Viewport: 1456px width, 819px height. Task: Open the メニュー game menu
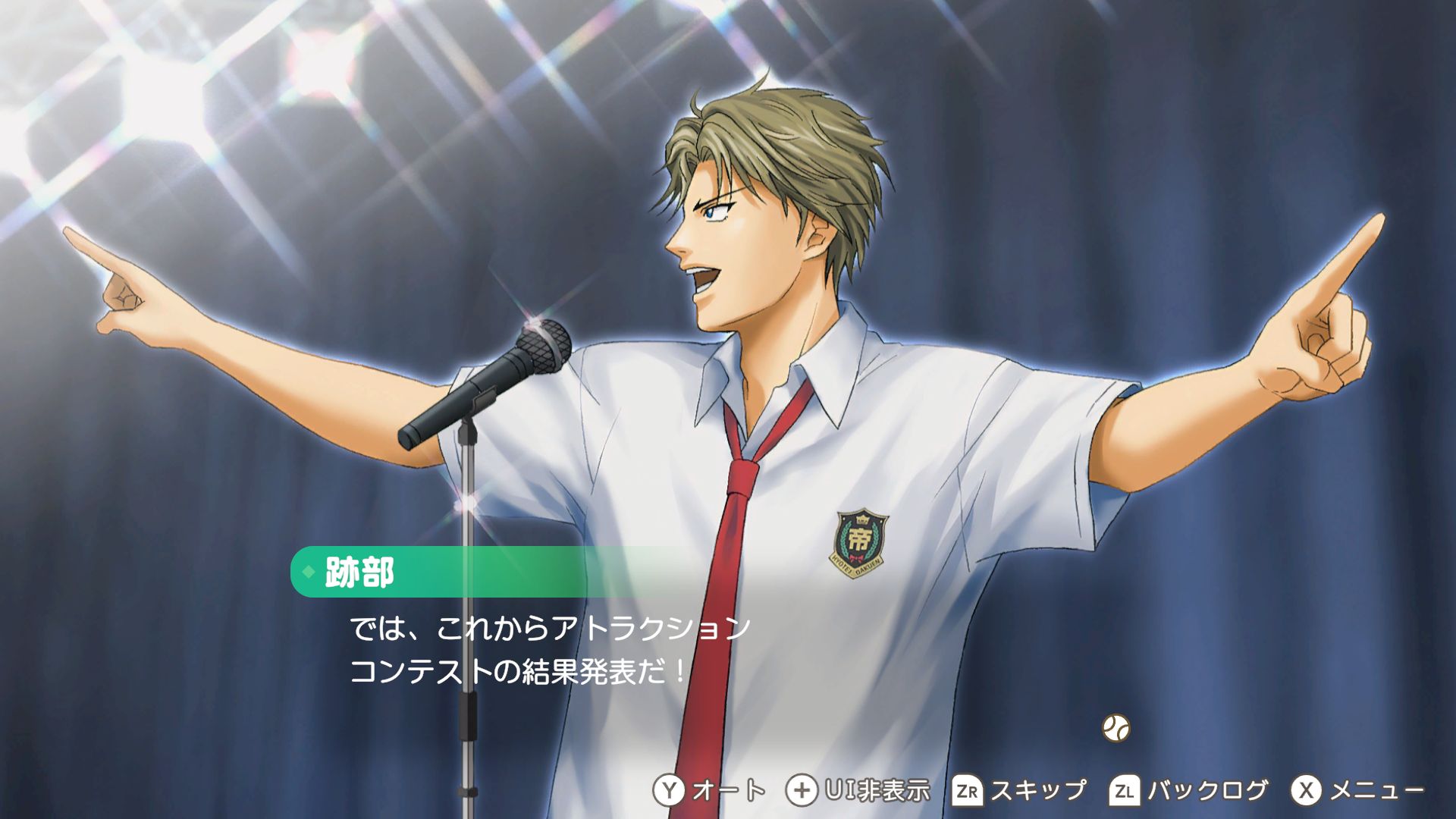tap(1357, 791)
